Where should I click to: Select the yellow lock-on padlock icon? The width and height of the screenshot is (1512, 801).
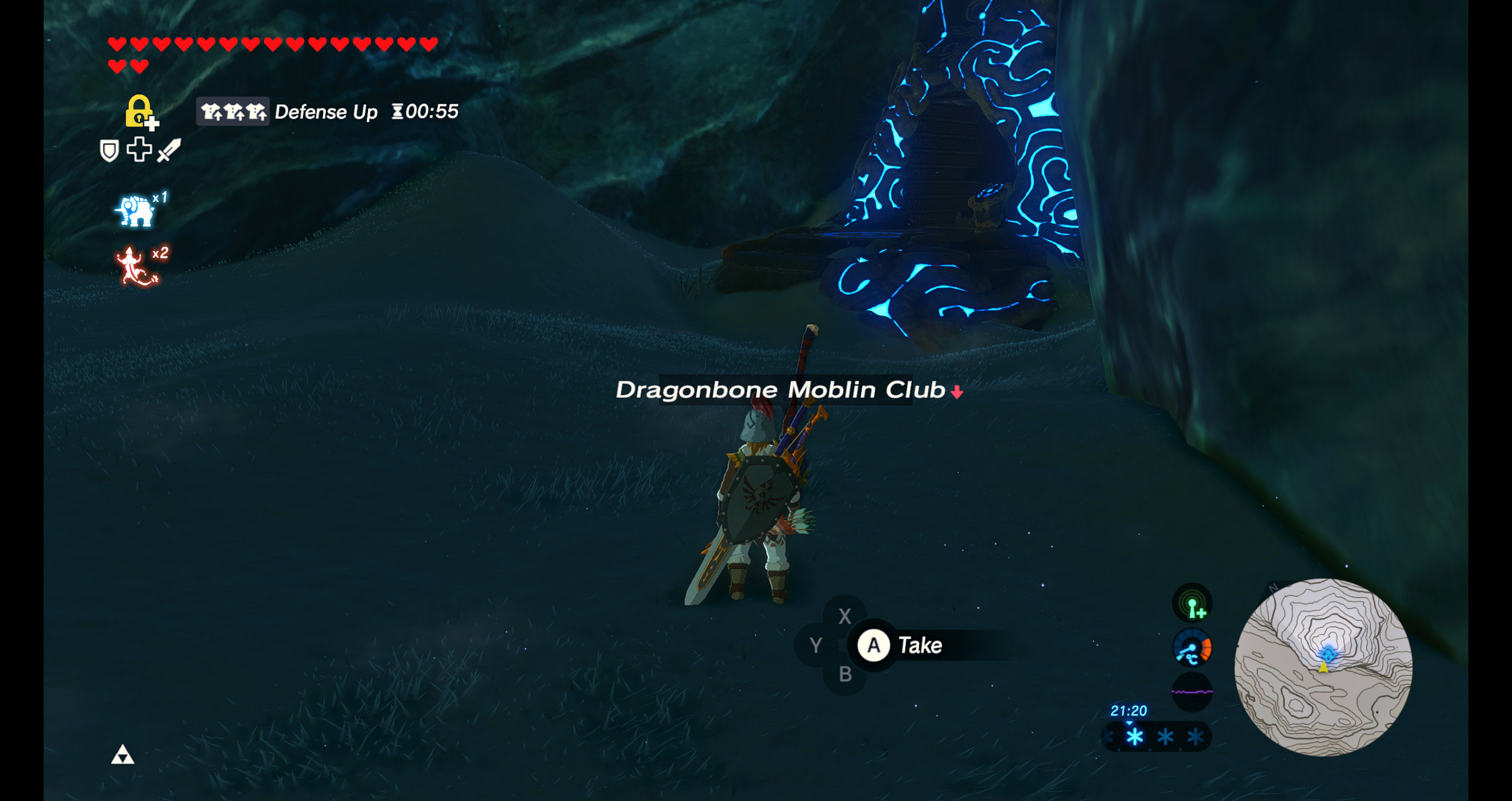point(140,112)
